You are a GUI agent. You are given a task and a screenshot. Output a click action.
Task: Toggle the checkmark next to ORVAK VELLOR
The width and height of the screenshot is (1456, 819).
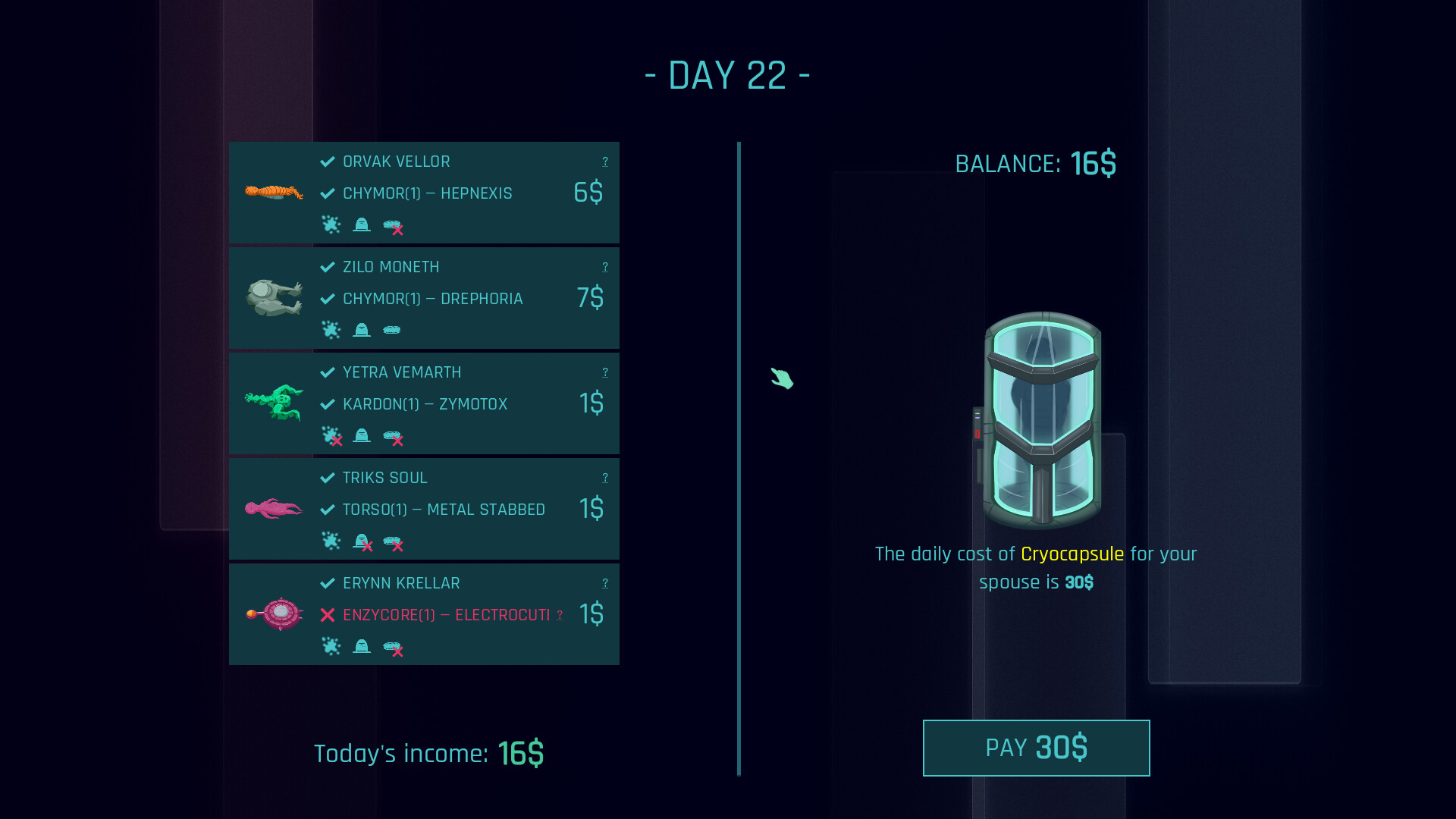[327, 161]
